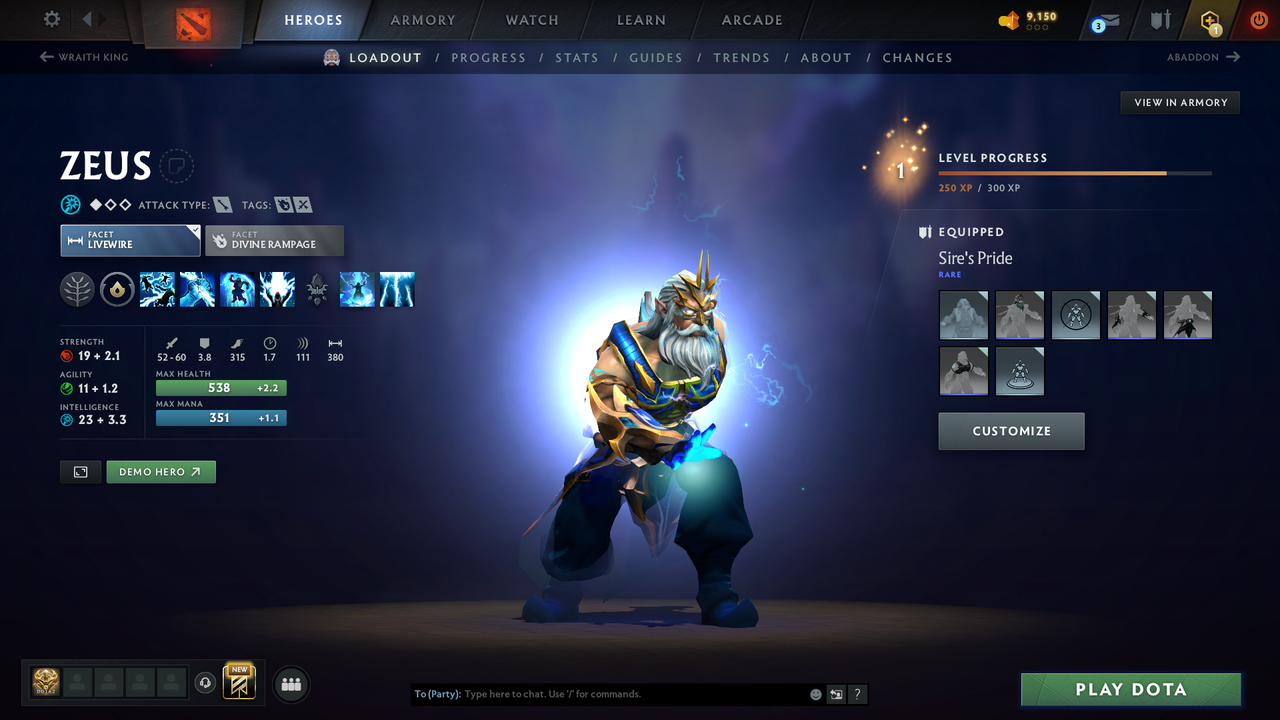The height and width of the screenshot is (720, 1280).
Task: Open Zeus's talent tree icon
Action: [77, 289]
